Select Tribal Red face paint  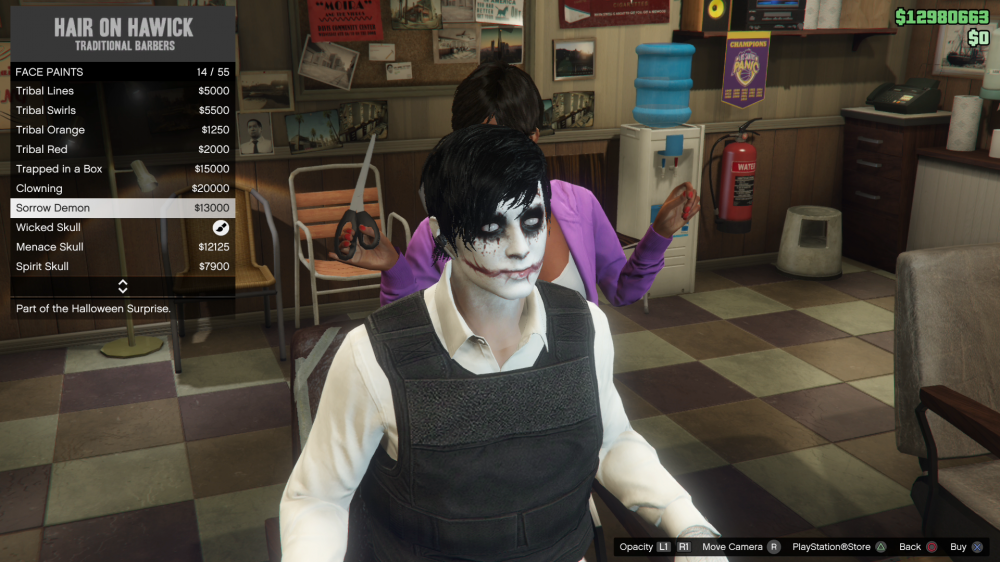tap(122, 149)
